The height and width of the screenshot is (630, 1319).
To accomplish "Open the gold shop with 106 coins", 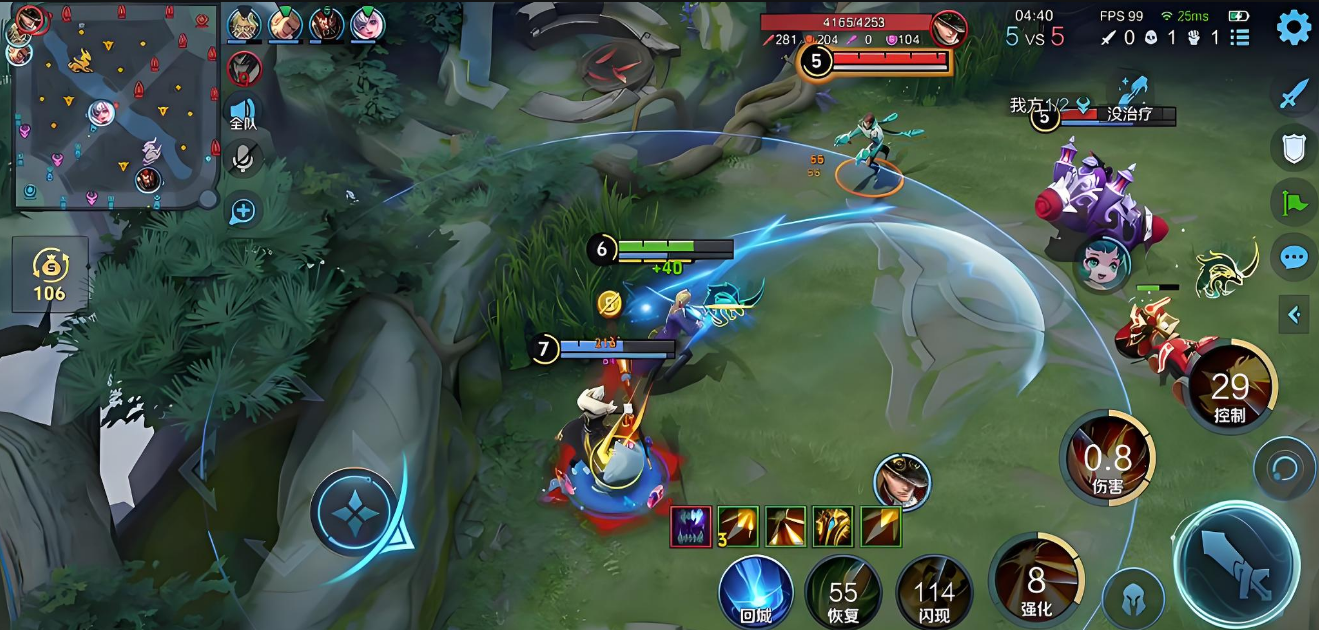I will click(49, 274).
